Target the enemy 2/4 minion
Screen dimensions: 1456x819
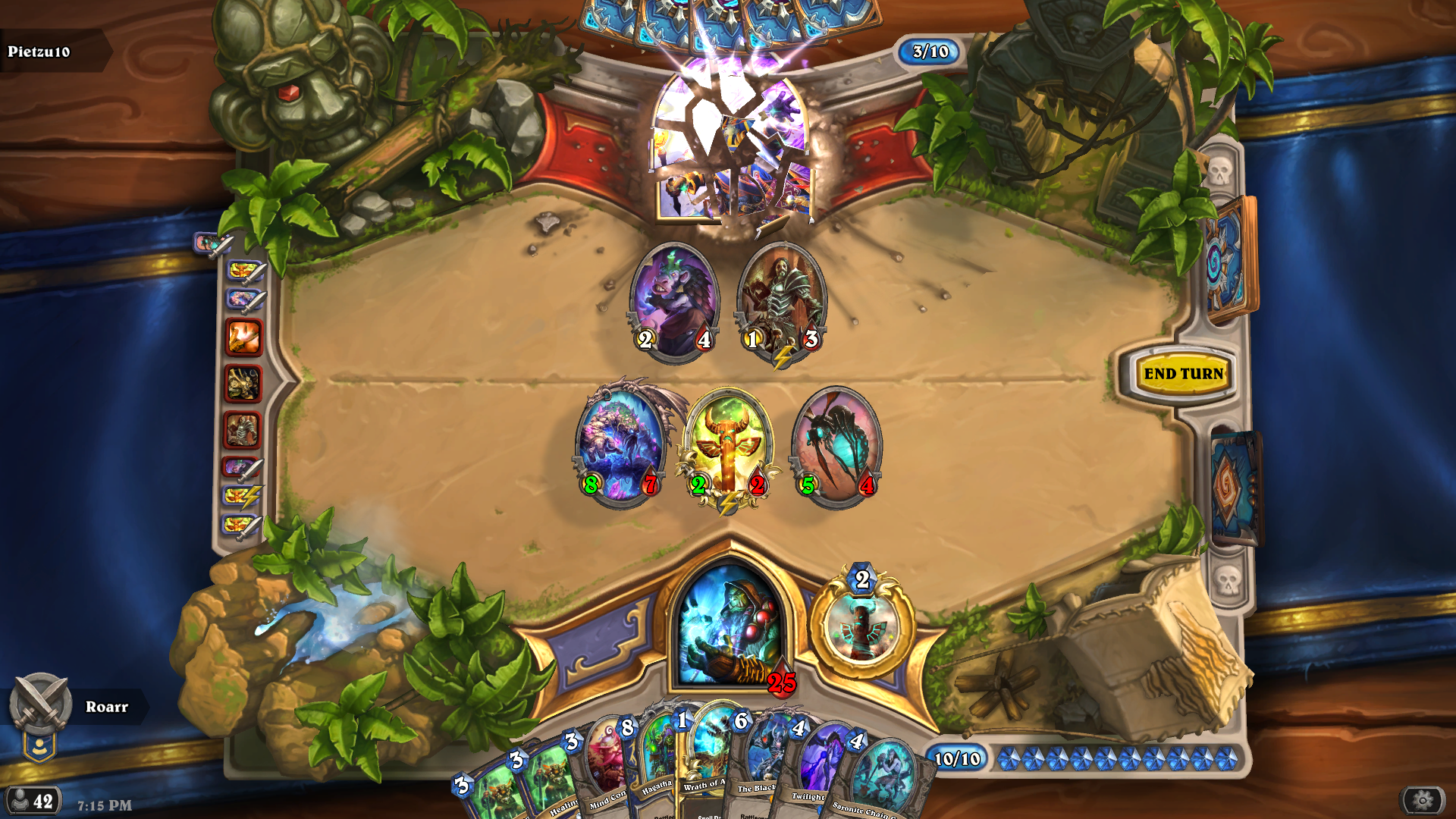tap(674, 301)
